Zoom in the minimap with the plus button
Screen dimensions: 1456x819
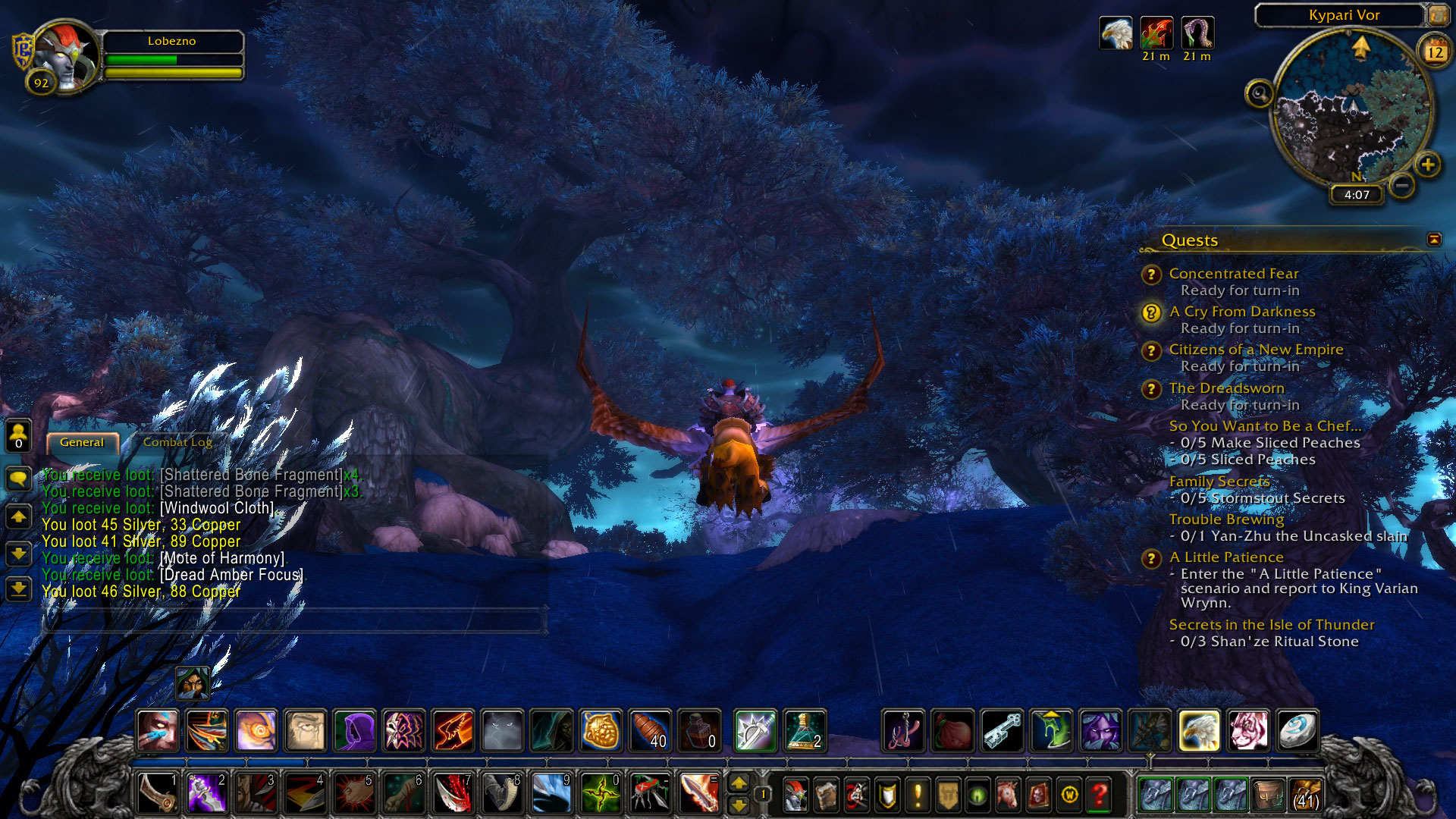[1428, 165]
